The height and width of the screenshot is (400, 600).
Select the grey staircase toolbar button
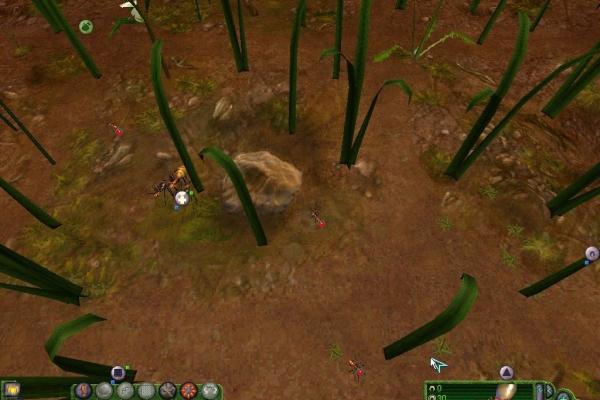(125, 390)
